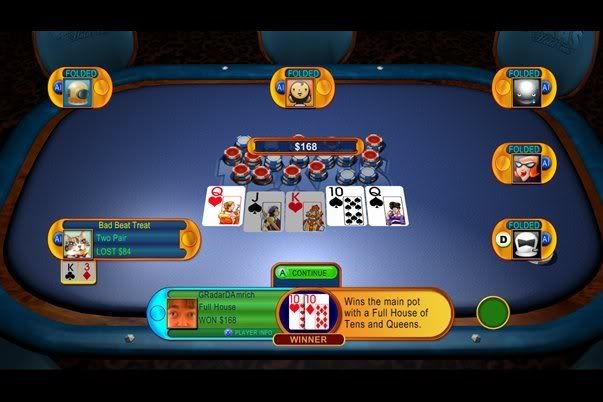The image size is (603, 402).
Task: Click Bad Beat Treat's cat avatar
Action: [78, 243]
